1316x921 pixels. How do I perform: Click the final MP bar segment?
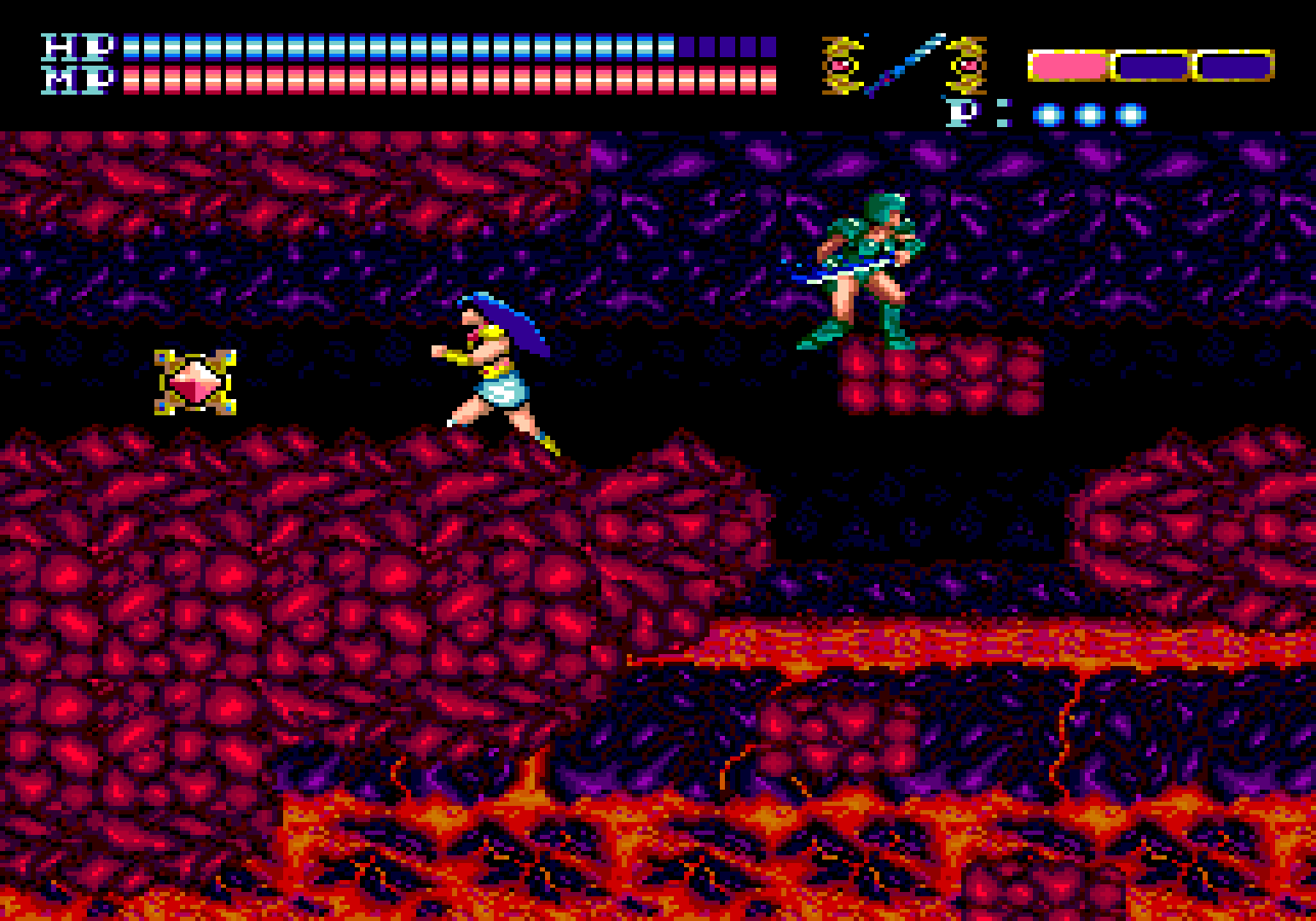(x=768, y=81)
